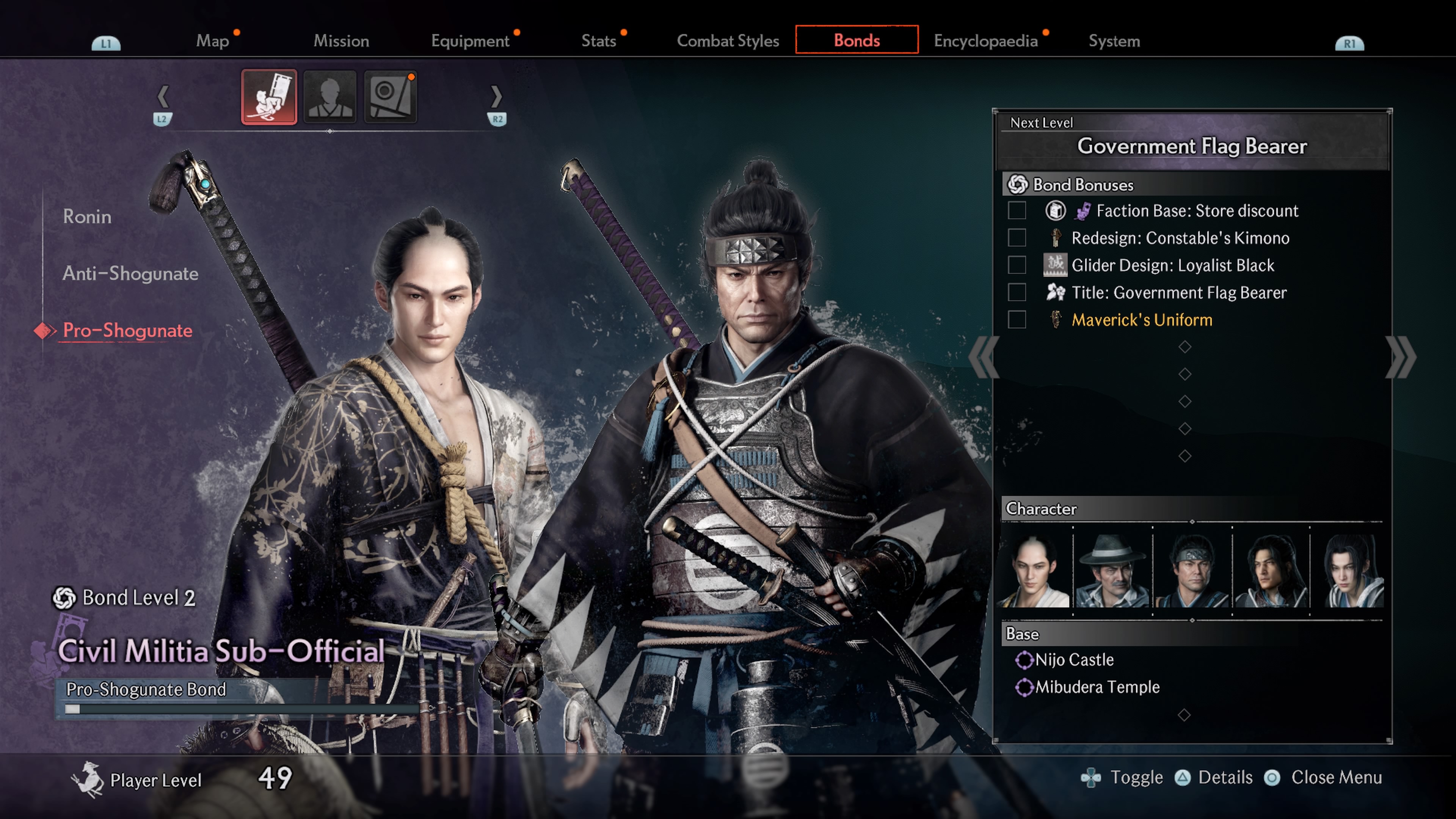The height and width of the screenshot is (819, 1456).
Task: Go to the Equipment tab
Action: tap(470, 41)
